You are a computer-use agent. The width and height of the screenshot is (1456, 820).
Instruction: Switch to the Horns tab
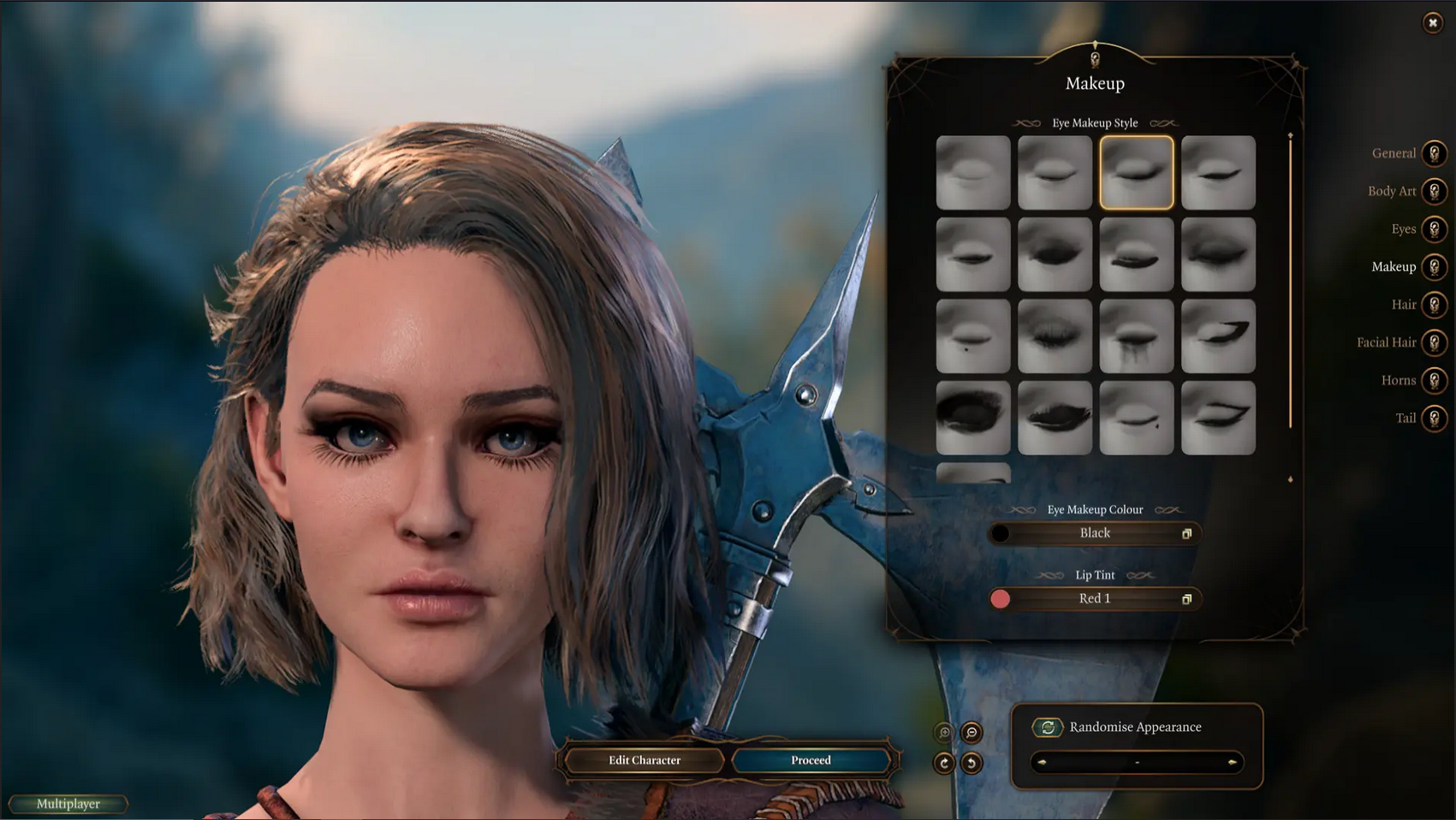point(1434,380)
